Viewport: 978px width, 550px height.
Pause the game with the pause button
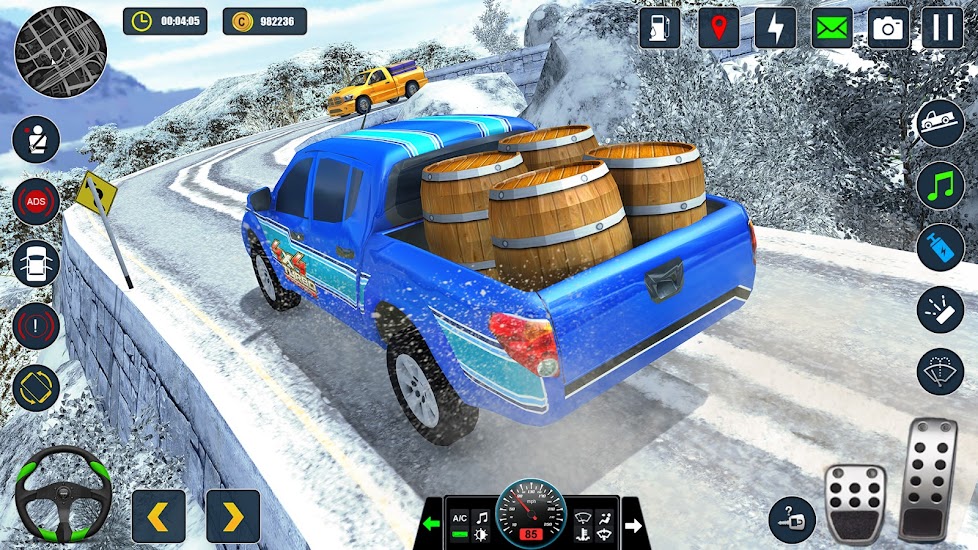(x=942, y=28)
